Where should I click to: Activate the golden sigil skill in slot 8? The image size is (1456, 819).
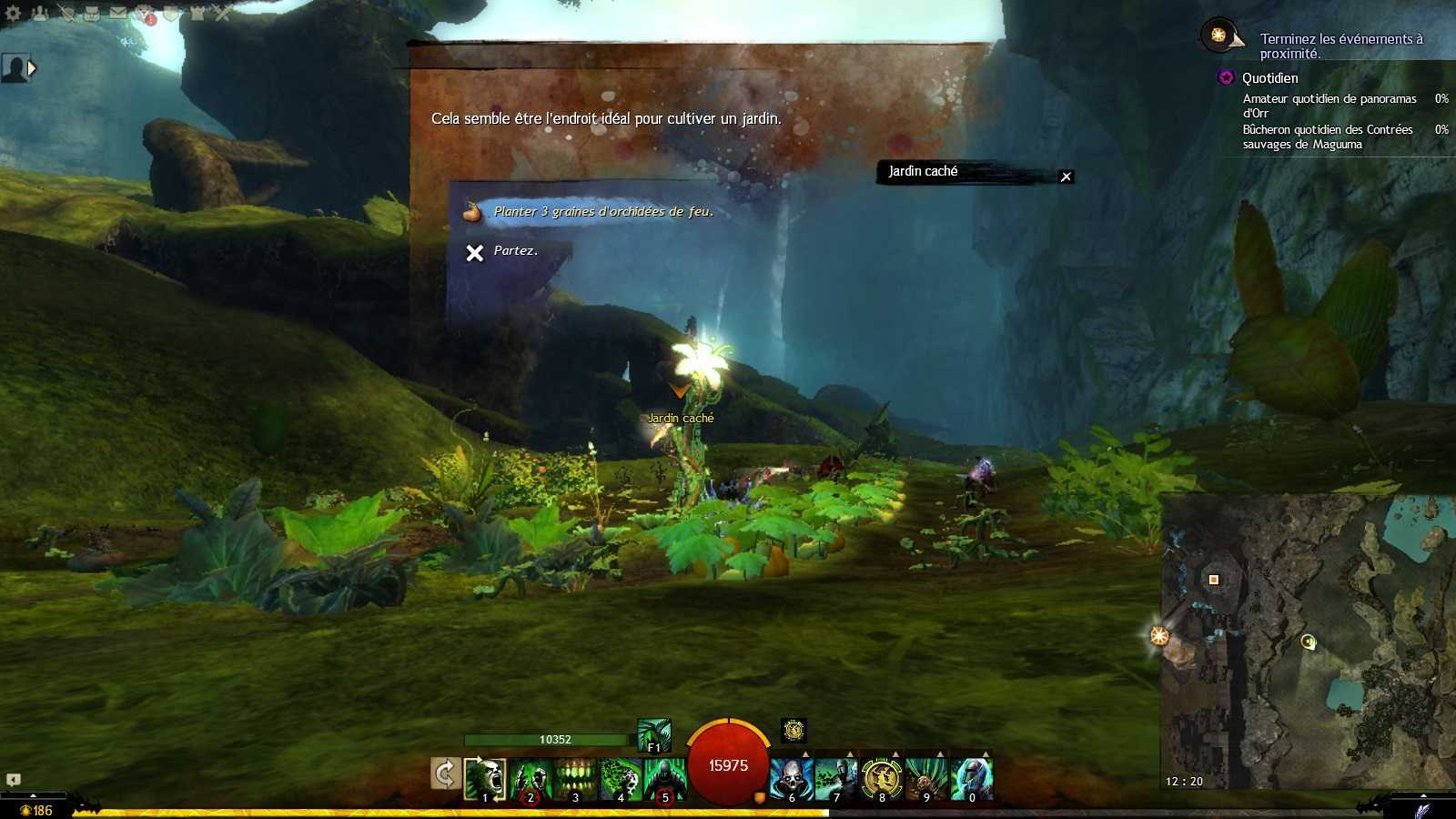881,779
